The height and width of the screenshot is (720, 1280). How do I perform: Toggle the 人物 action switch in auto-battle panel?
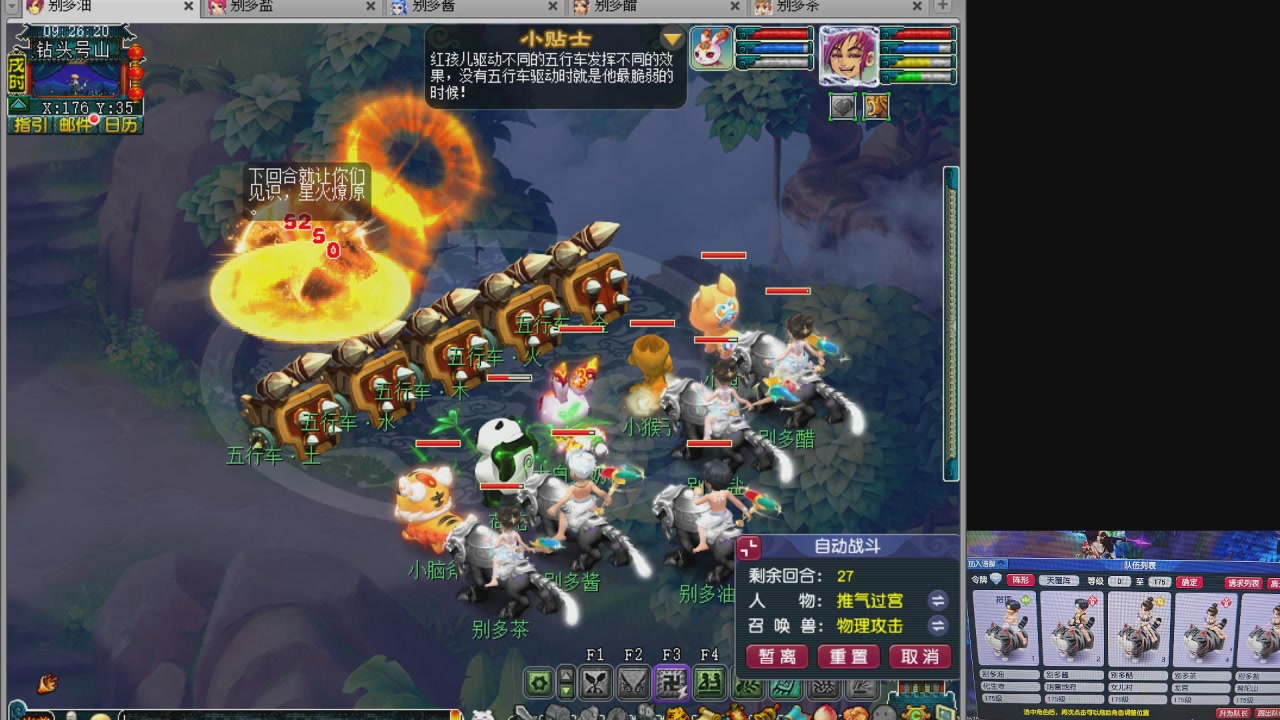click(939, 601)
